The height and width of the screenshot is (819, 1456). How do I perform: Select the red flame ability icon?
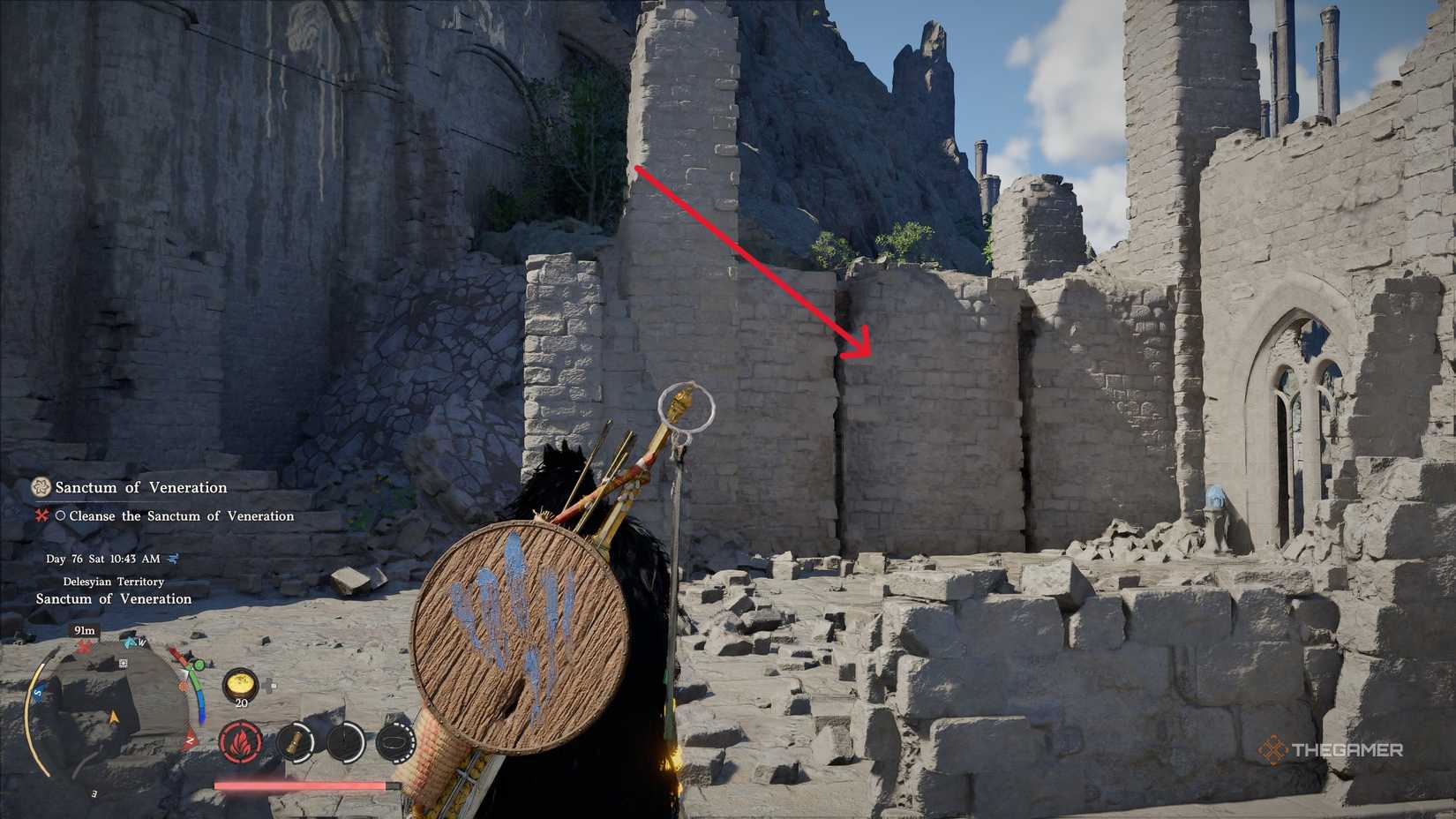tap(242, 742)
